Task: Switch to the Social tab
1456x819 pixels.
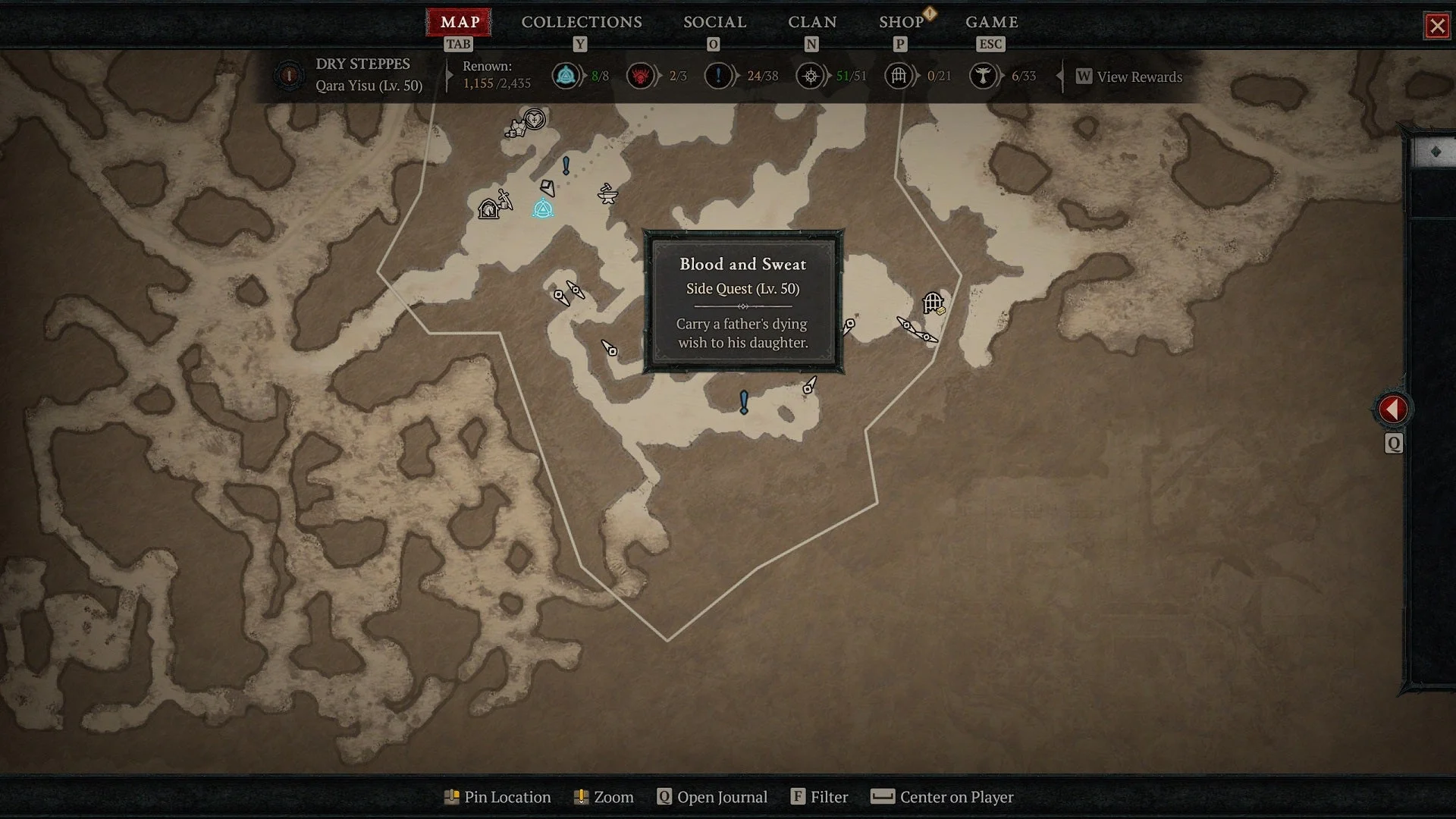Action: click(x=714, y=23)
